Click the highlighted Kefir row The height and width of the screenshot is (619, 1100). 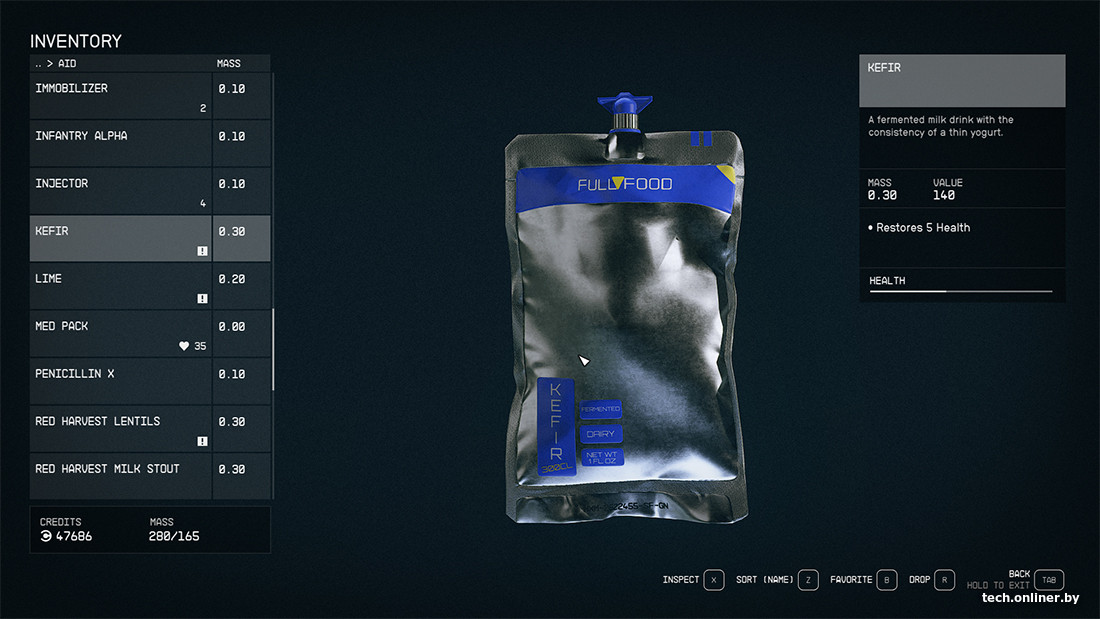tap(120, 238)
